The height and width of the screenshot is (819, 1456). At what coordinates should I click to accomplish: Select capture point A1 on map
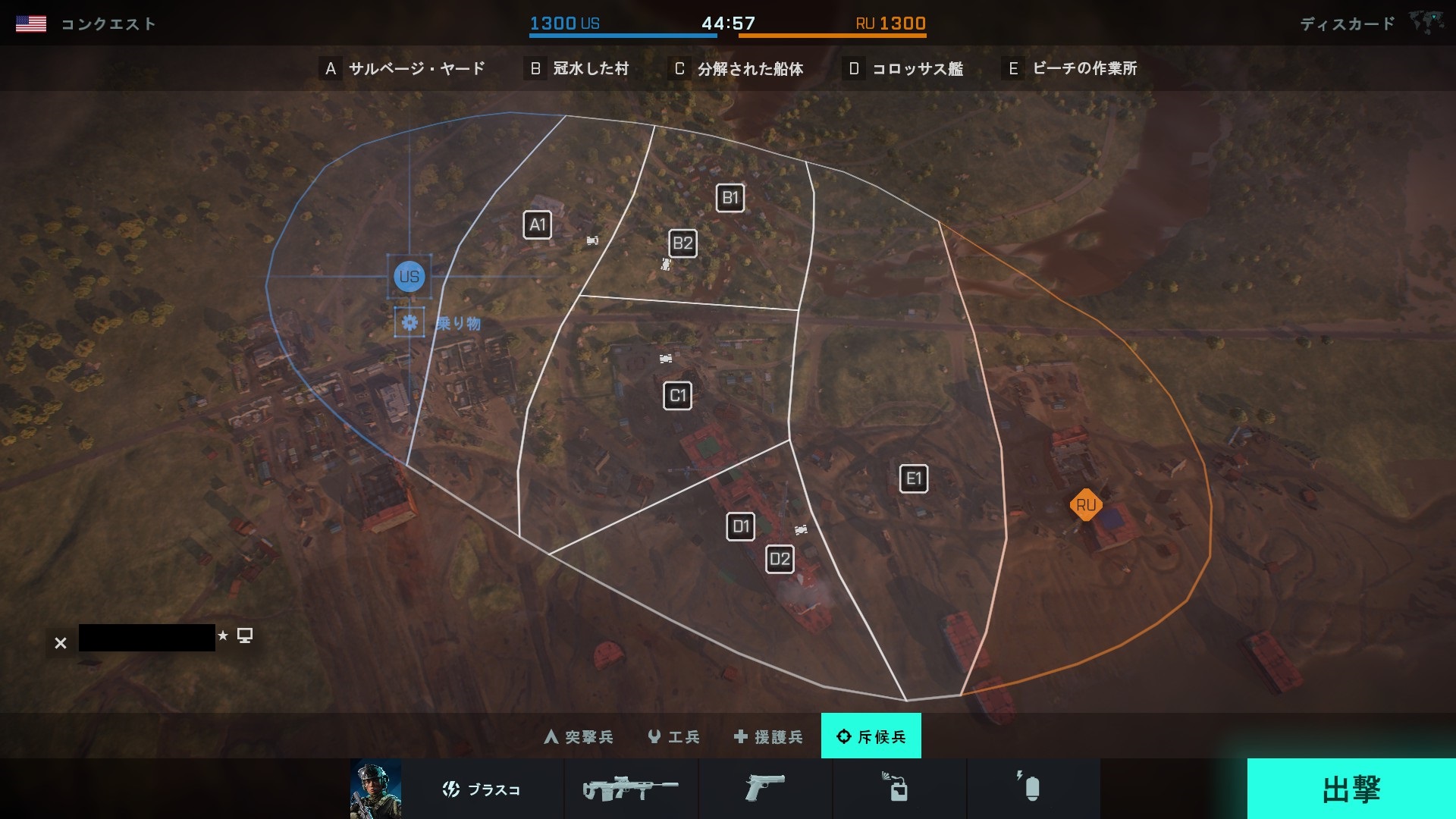pyautogui.click(x=538, y=224)
